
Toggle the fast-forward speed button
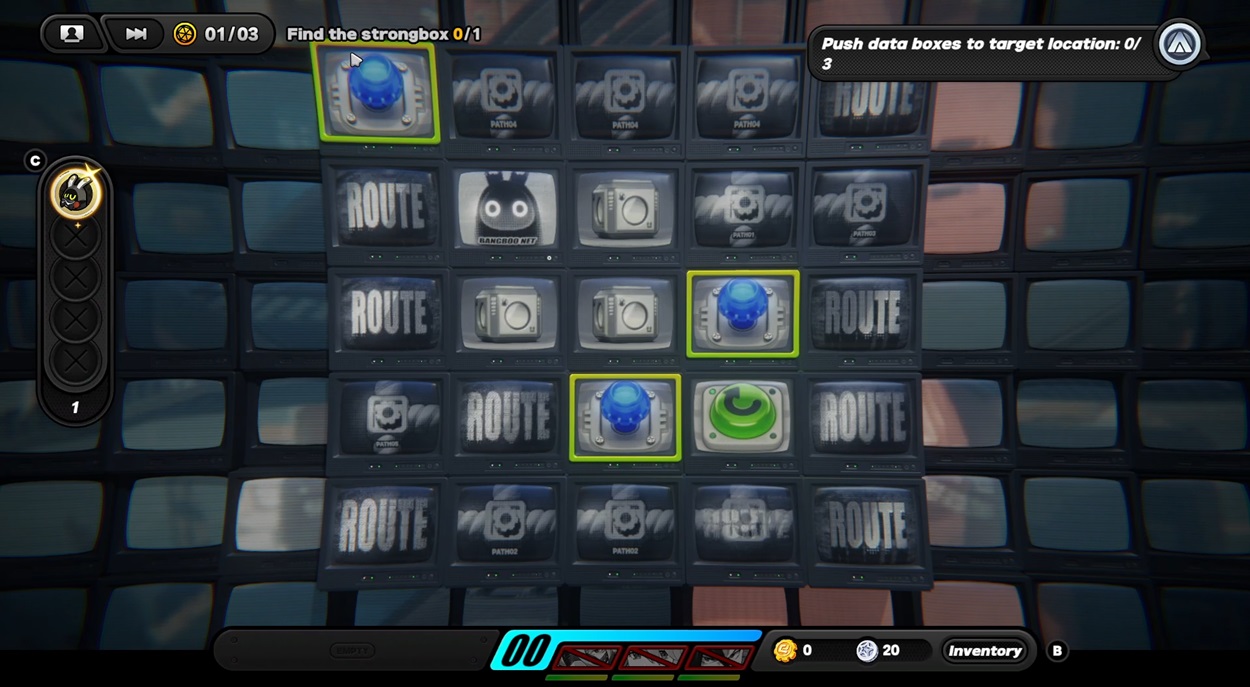[136, 34]
